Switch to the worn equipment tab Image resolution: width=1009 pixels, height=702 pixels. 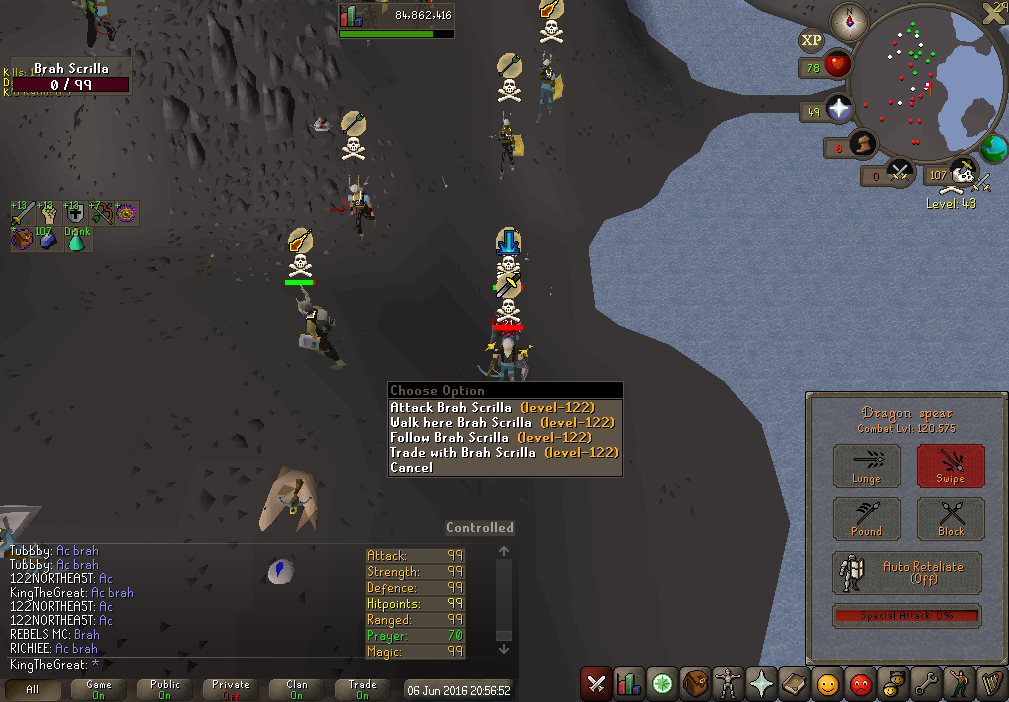728,684
